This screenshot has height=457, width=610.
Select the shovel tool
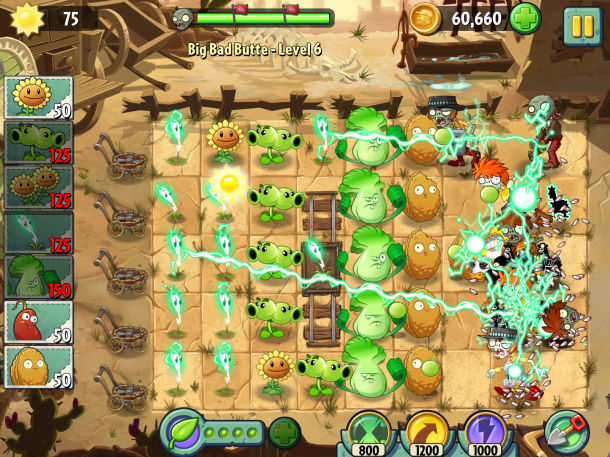pyautogui.click(x=566, y=432)
